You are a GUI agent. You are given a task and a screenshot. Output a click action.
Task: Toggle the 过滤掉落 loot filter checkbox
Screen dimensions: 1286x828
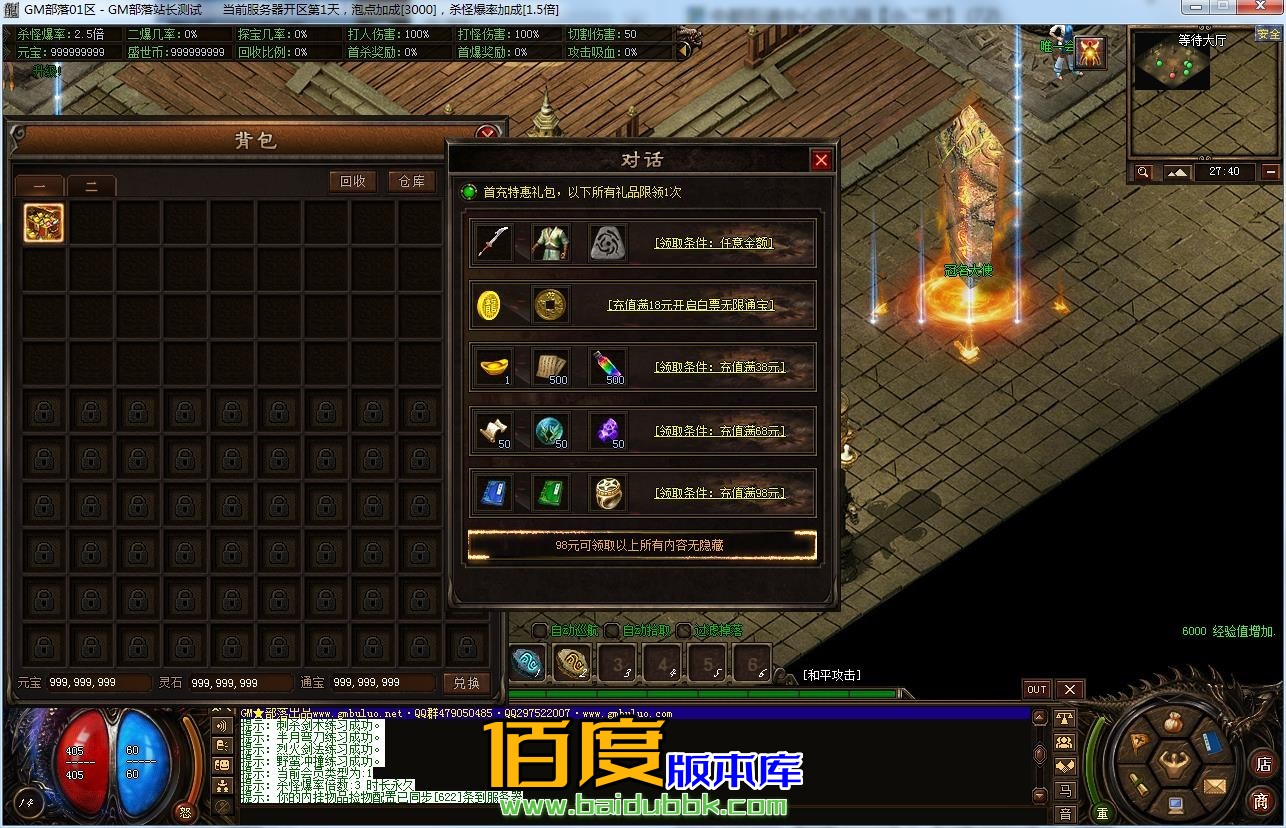683,631
